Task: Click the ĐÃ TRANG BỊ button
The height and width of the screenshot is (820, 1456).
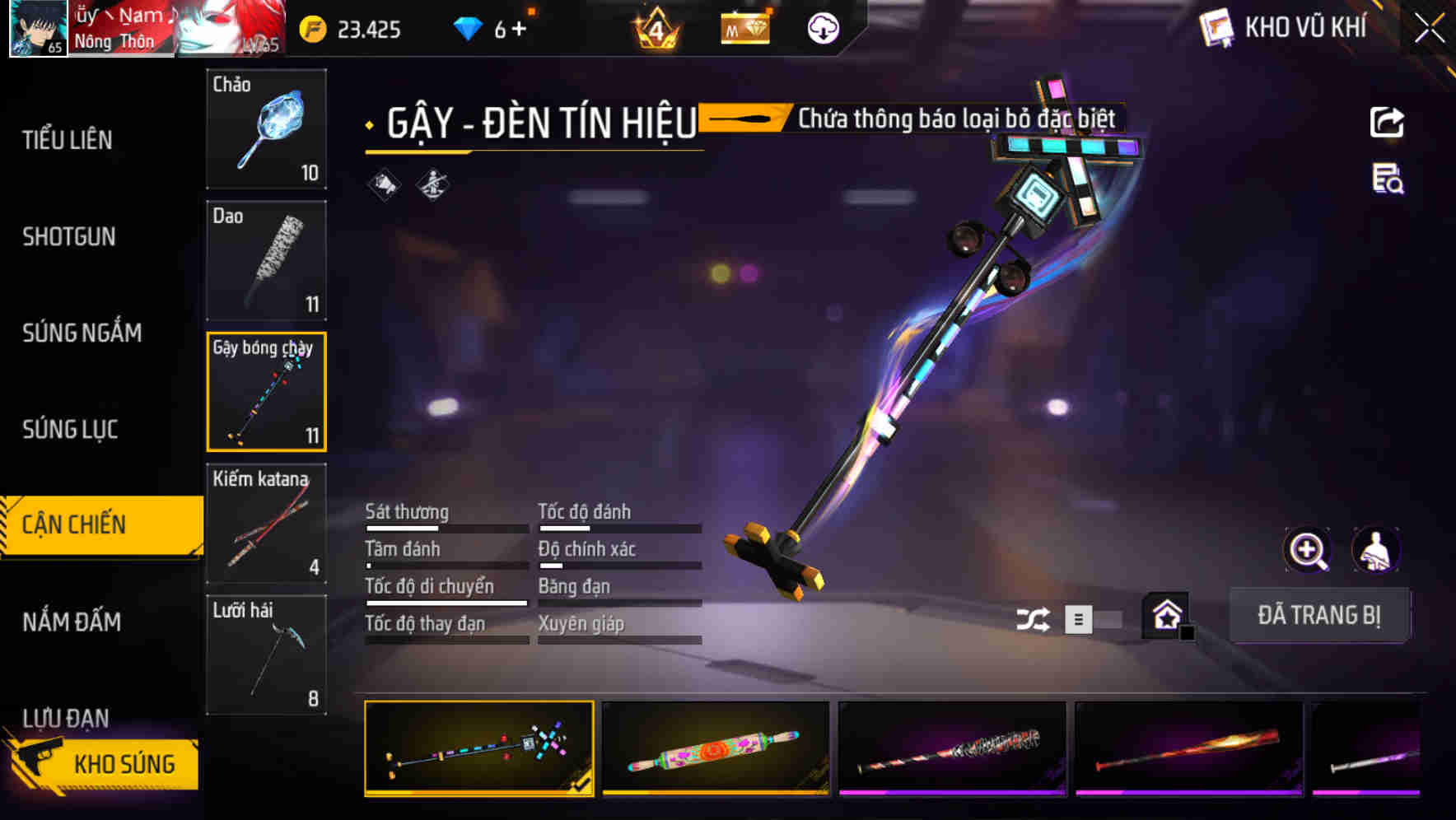Action: tap(1318, 615)
